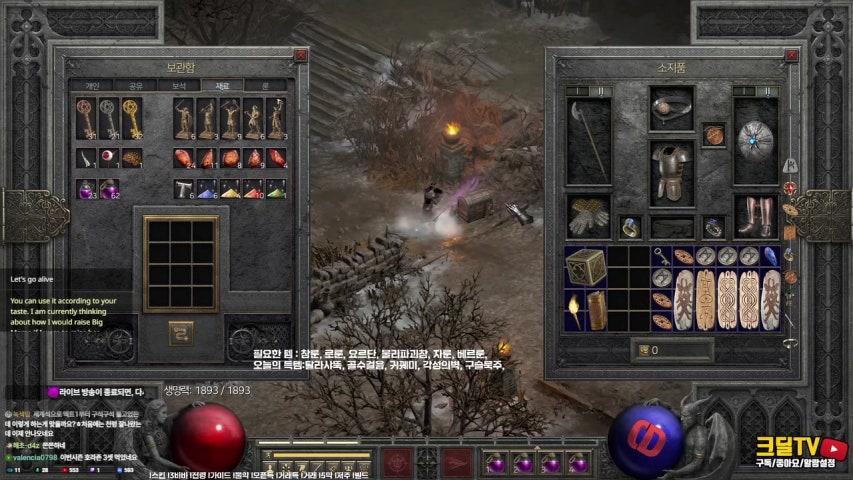Select the golden key in stash
The image size is (853, 480).
click(130, 118)
